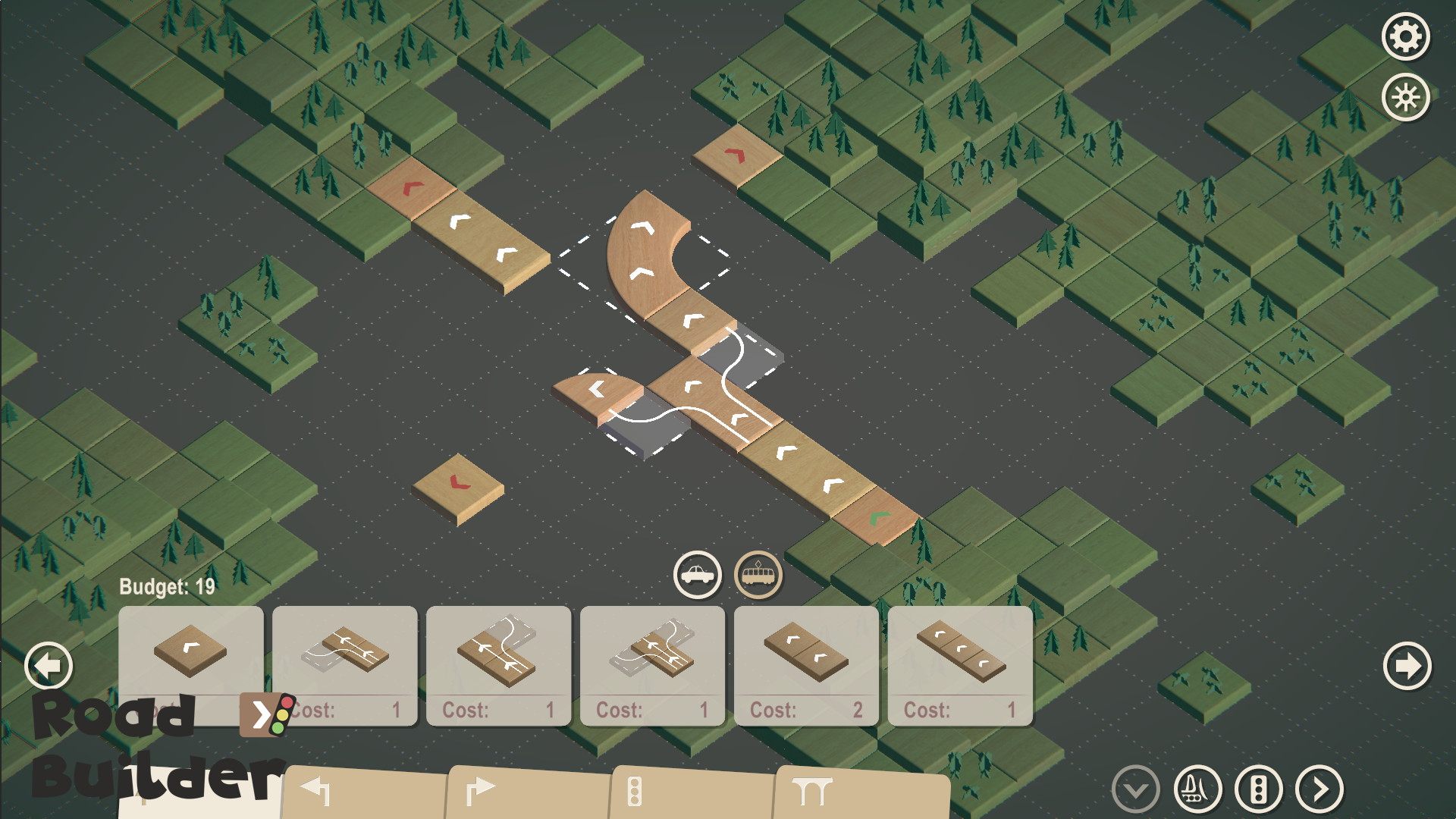Click the Budget: 19 display
The width and height of the screenshot is (1456, 819).
[x=165, y=585]
